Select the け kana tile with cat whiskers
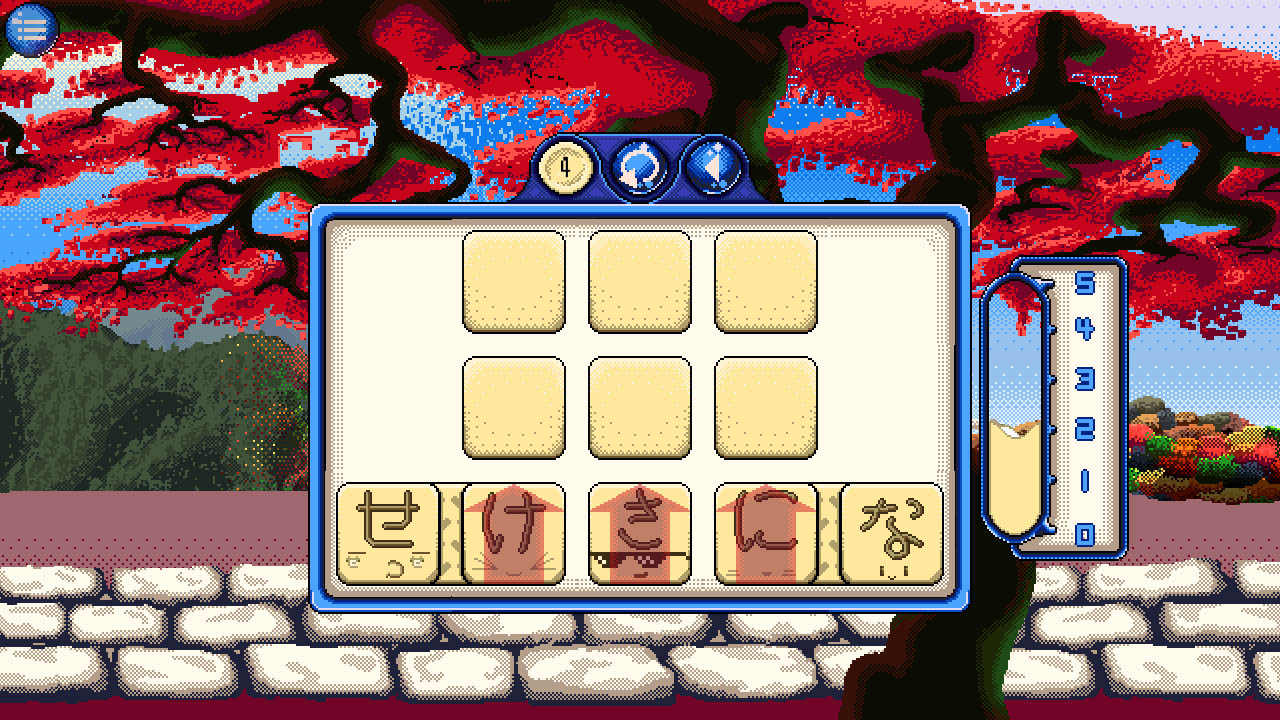1280x720 pixels. [x=513, y=531]
